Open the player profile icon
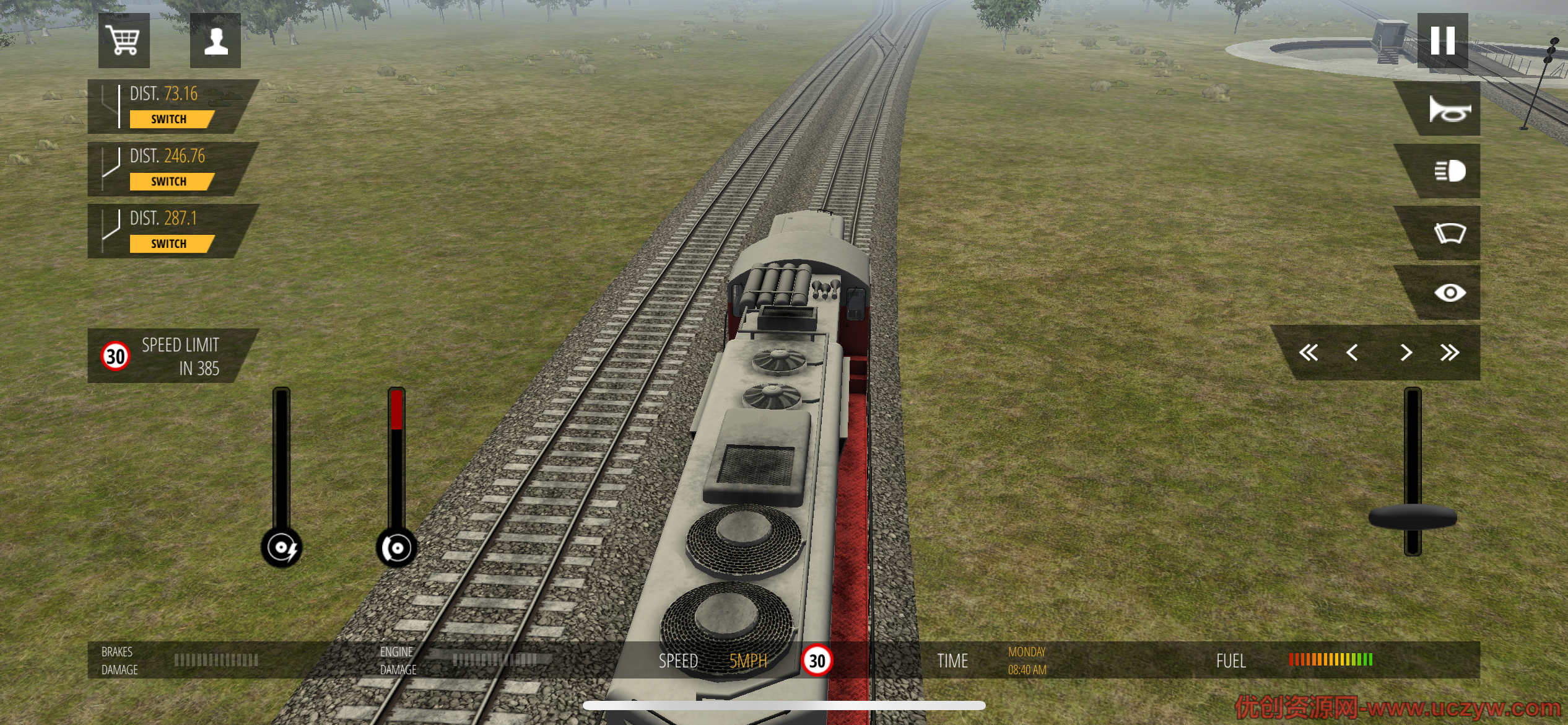This screenshot has height=725, width=1568. point(216,41)
